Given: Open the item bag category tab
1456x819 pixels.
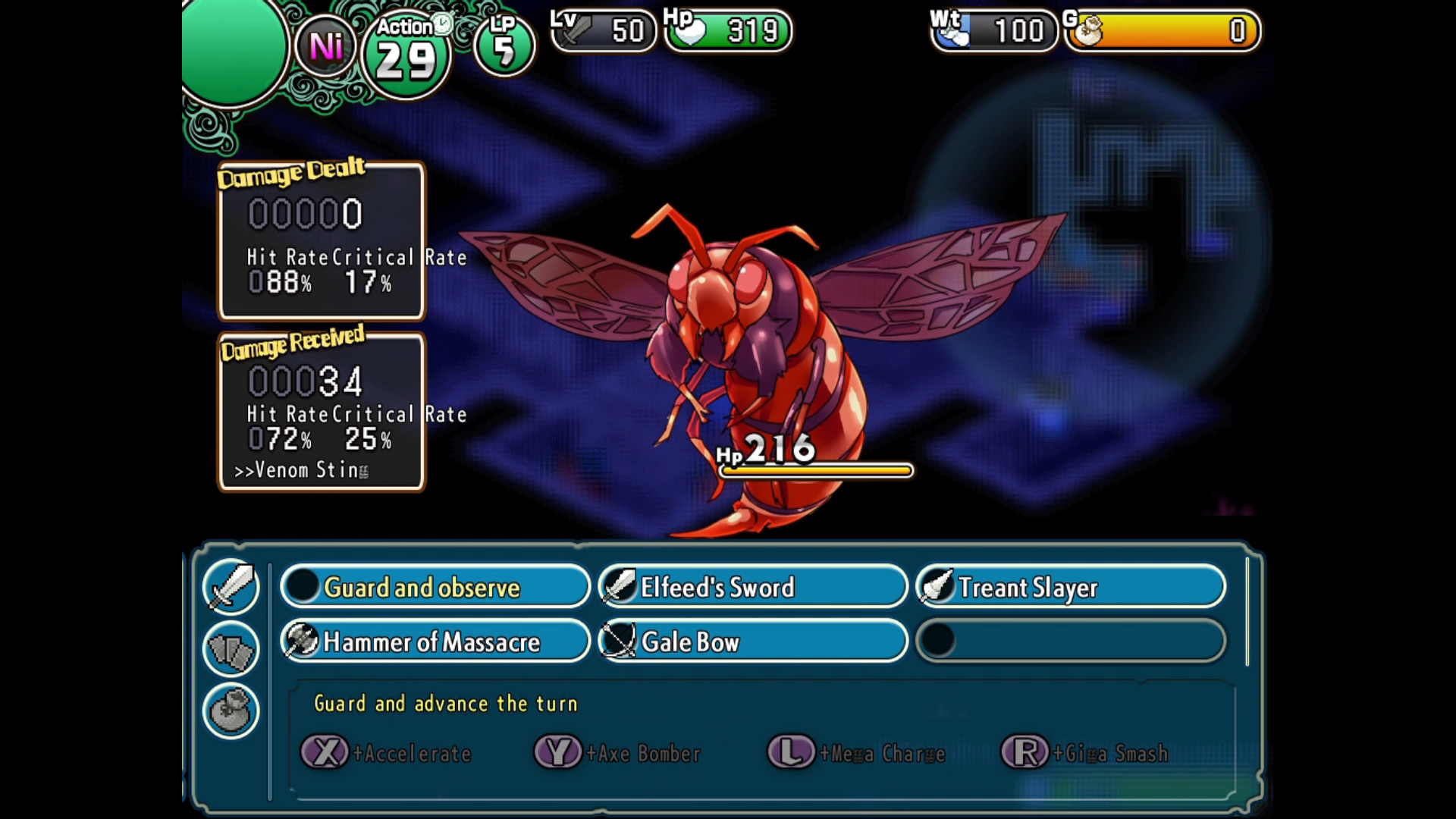Looking at the screenshot, I should coord(231,711).
